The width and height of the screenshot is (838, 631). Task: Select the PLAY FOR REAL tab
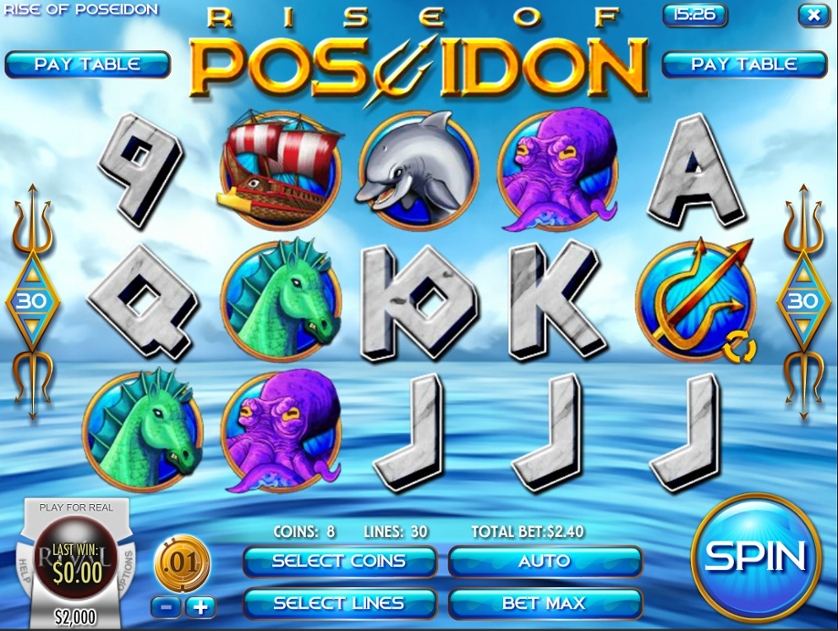(77, 508)
